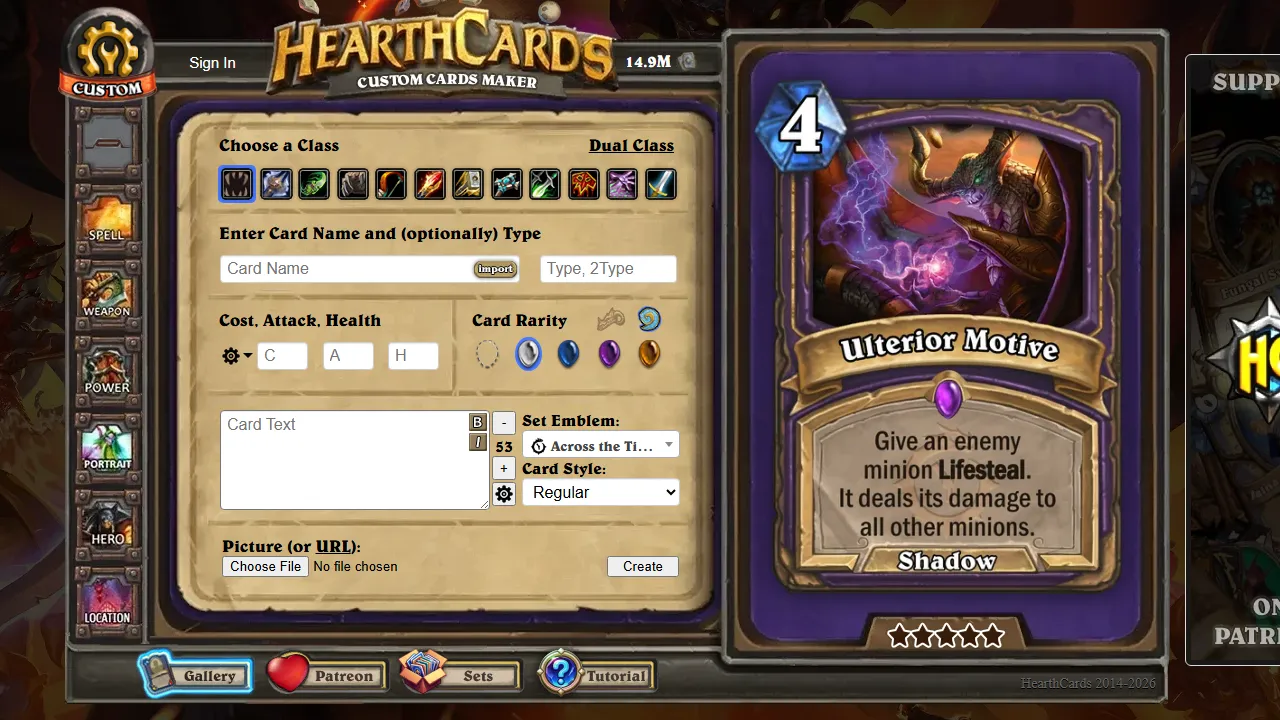Screen dimensions: 1280x720
Task: Apply italic formatting to card text
Action: pyautogui.click(x=477, y=441)
